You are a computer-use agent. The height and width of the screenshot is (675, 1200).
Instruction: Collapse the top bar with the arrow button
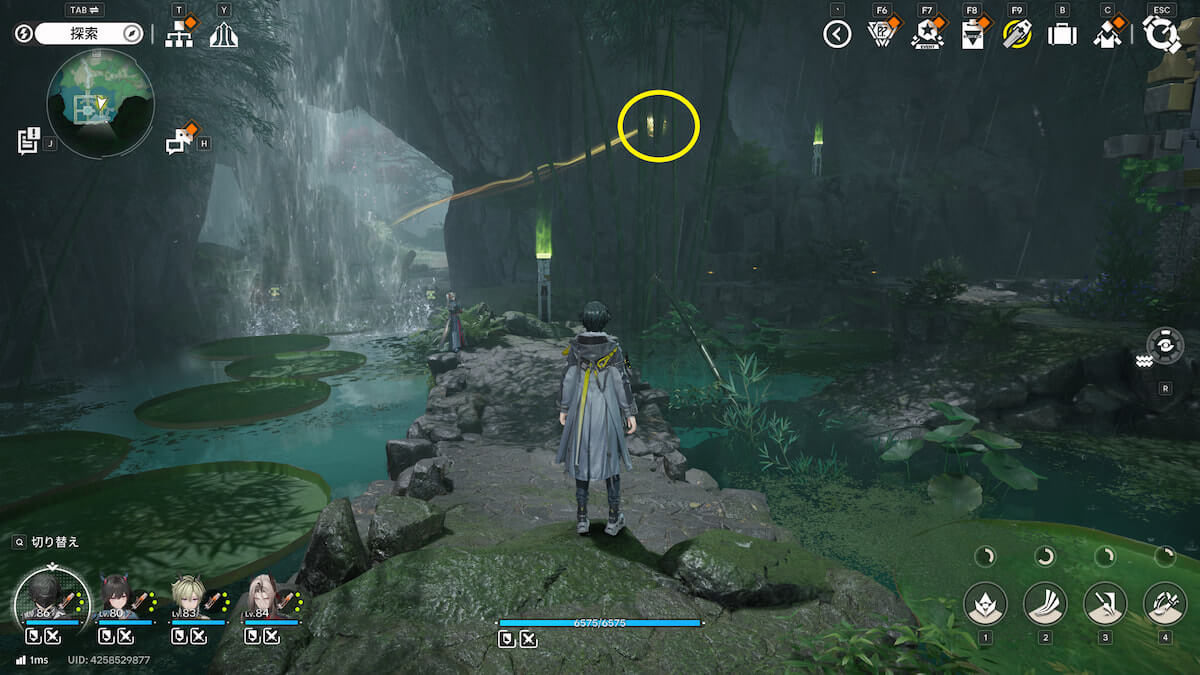pos(837,35)
